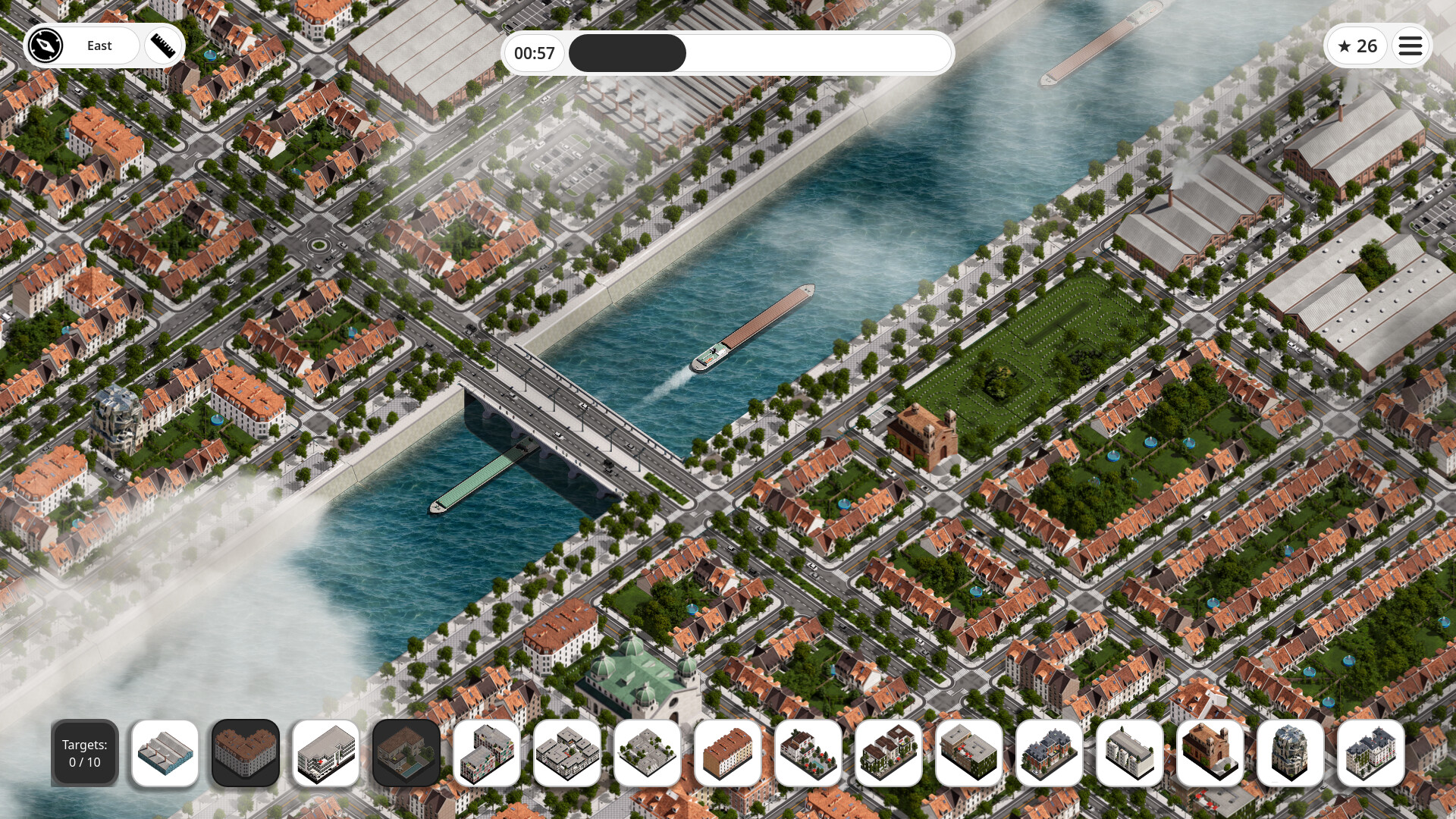
Task: Click the star score counter
Action: 1357,46
